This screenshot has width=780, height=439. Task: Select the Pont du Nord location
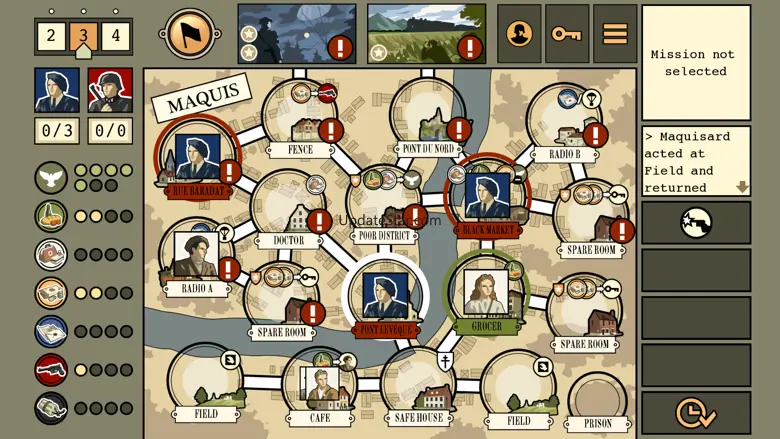pyautogui.click(x=428, y=120)
